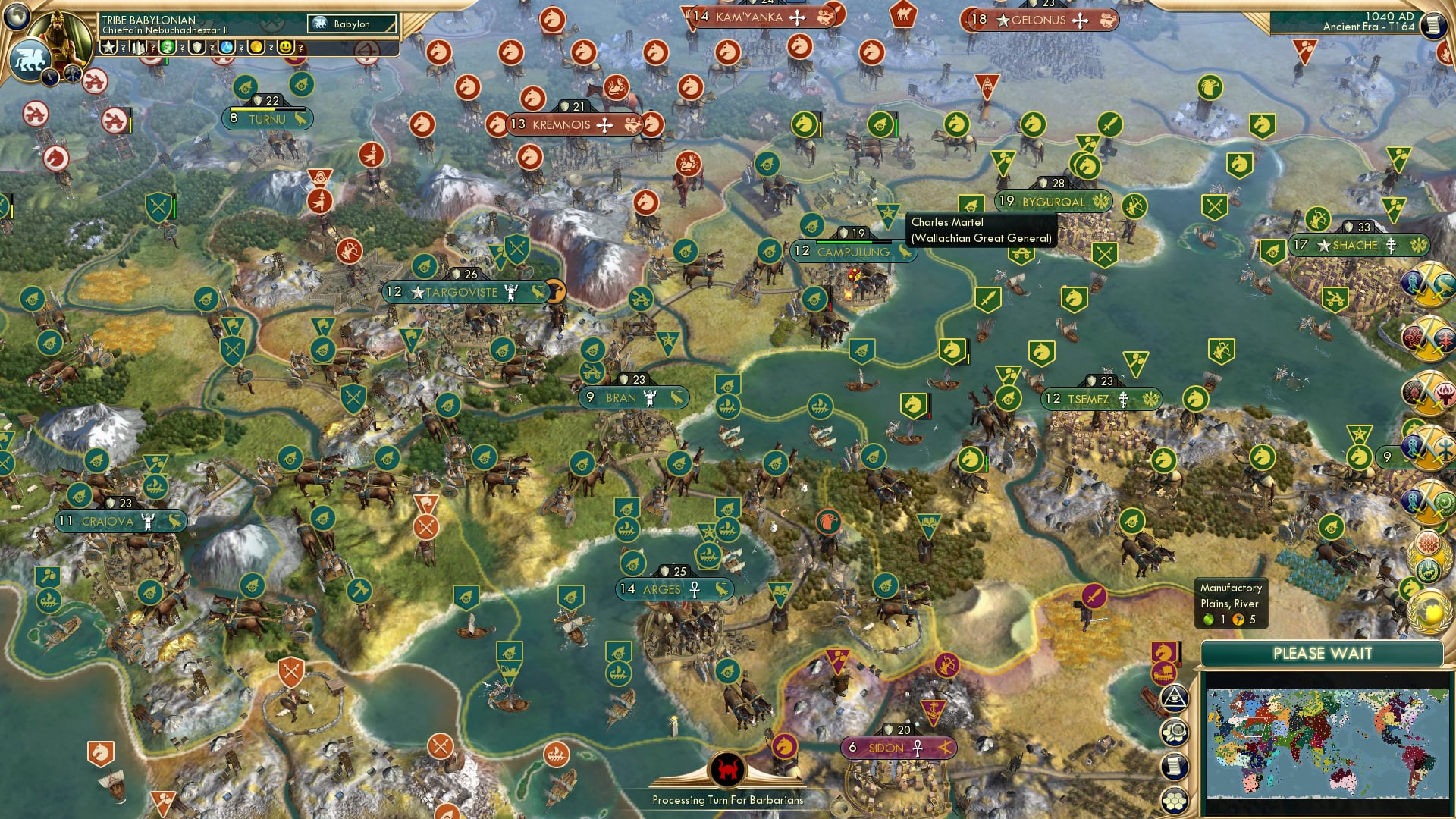
Task: Open the Babylon civilization dropdown
Action: [352, 24]
